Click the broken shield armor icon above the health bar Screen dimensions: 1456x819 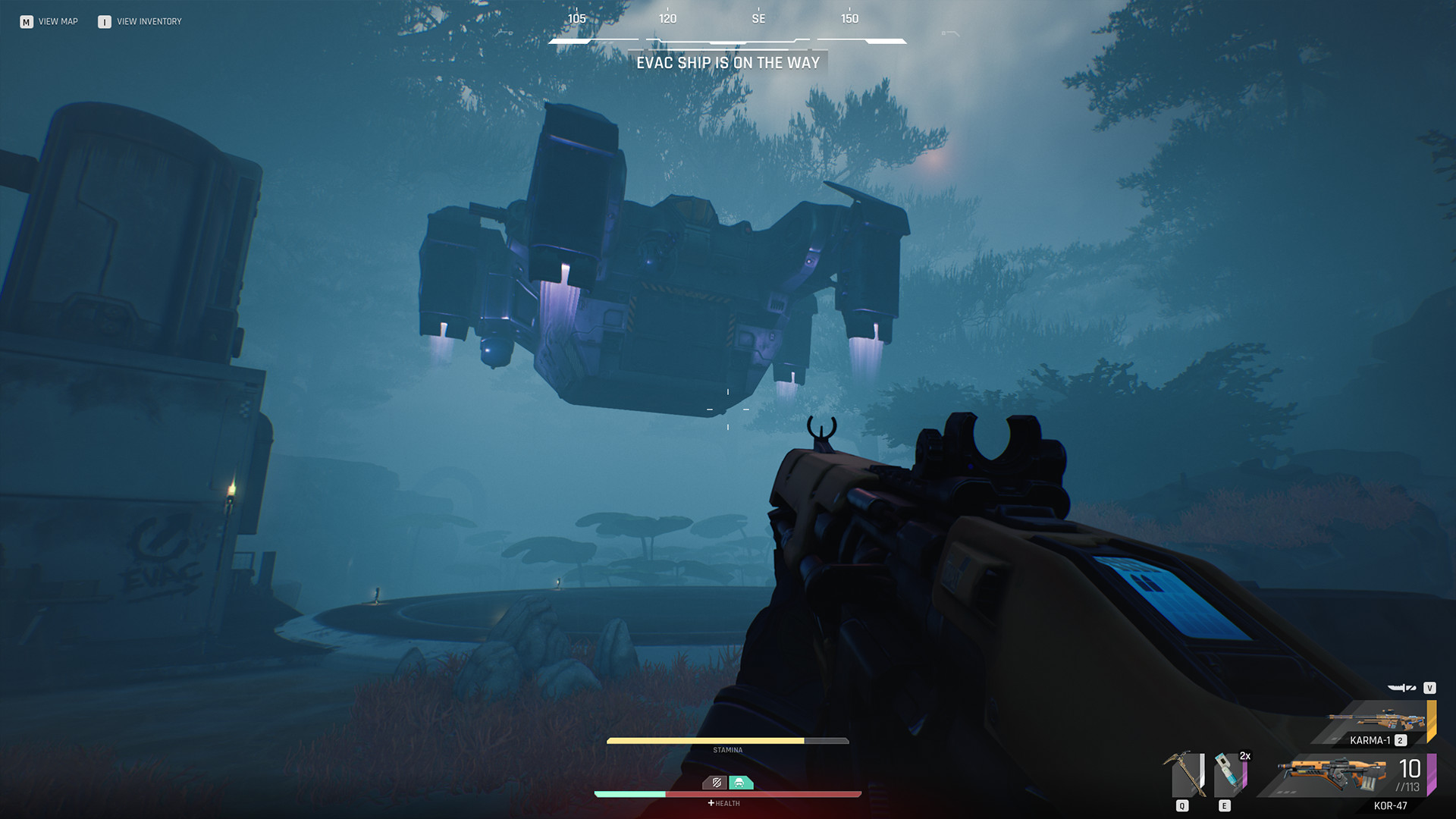coord(715,783)
